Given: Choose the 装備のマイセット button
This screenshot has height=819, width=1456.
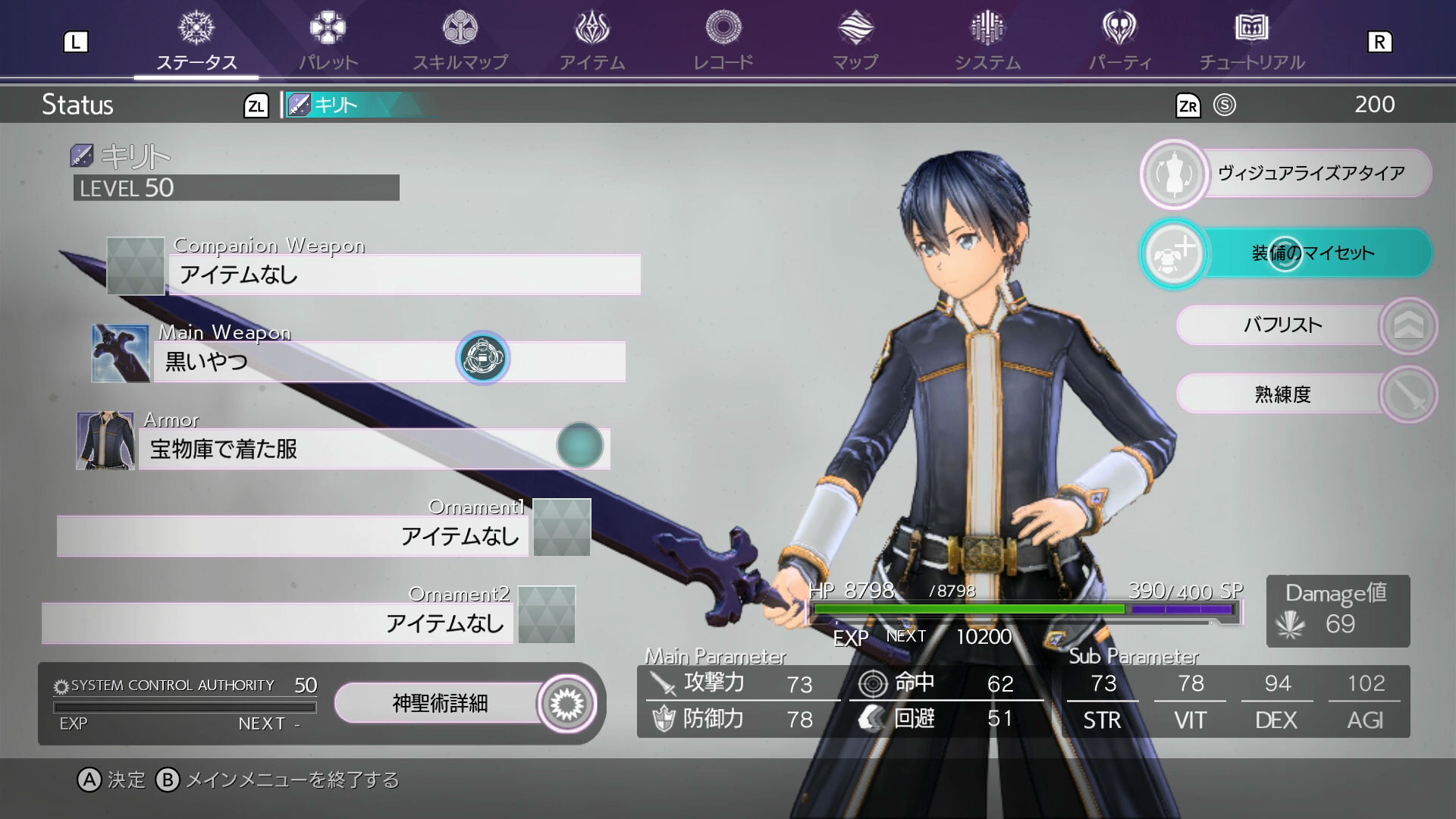Looking at the screenshot, I should click(1287, 253).
